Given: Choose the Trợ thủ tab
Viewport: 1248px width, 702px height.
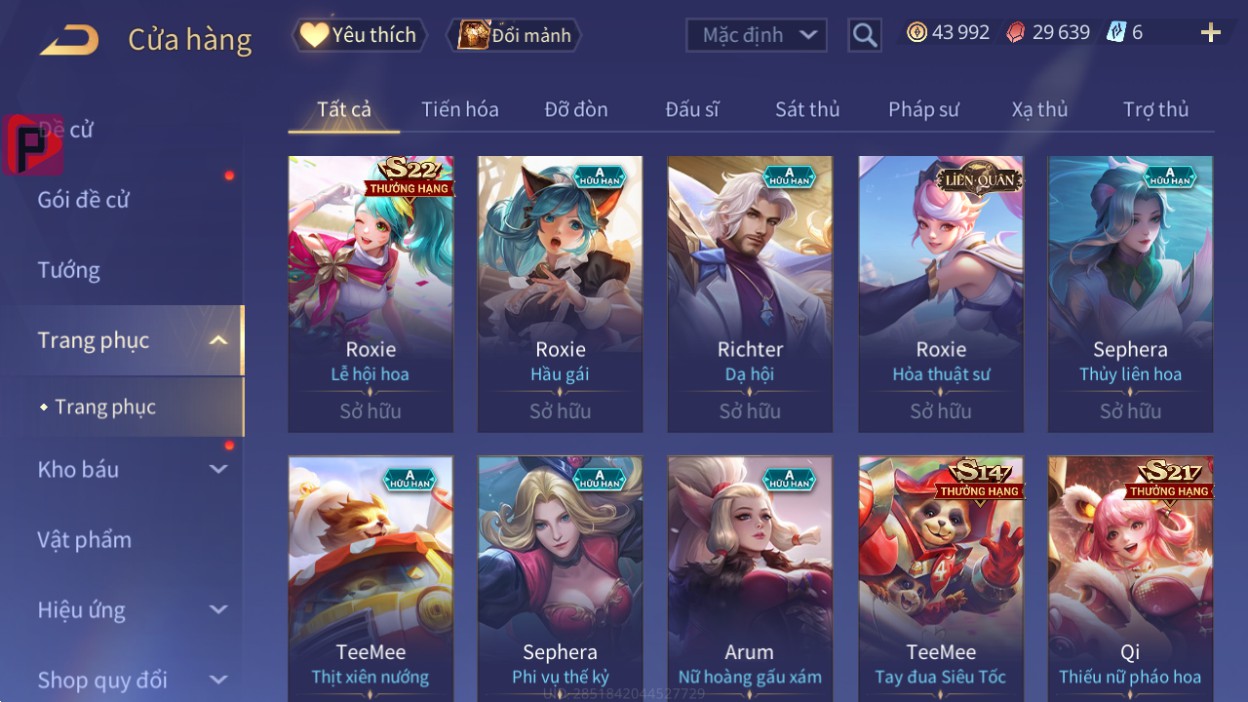Looking at the screenshot, I should [1155, 109].
